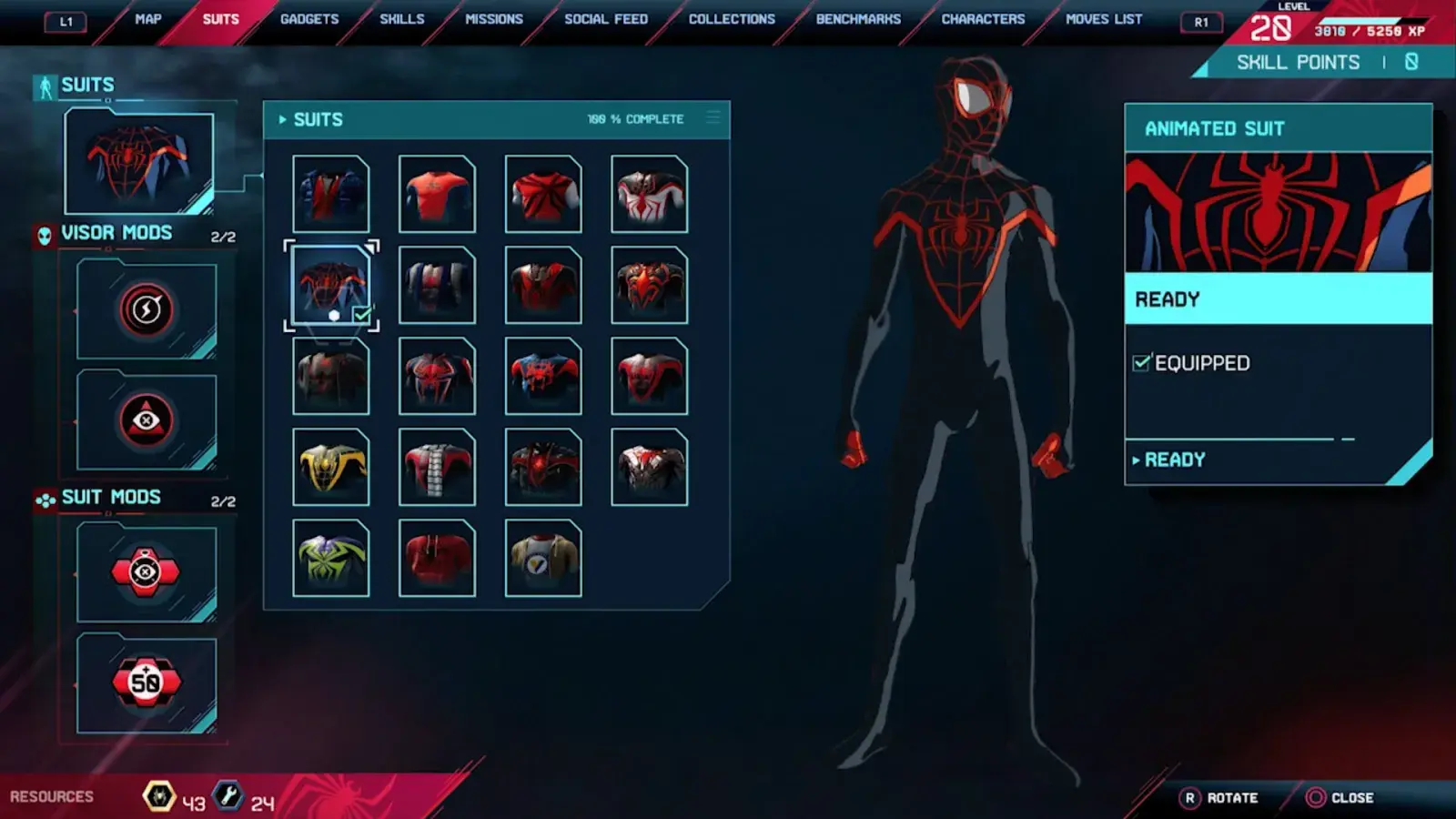Open the Gadgets tab
Viewport: 1456px width, 819px height.
(309, 19)
